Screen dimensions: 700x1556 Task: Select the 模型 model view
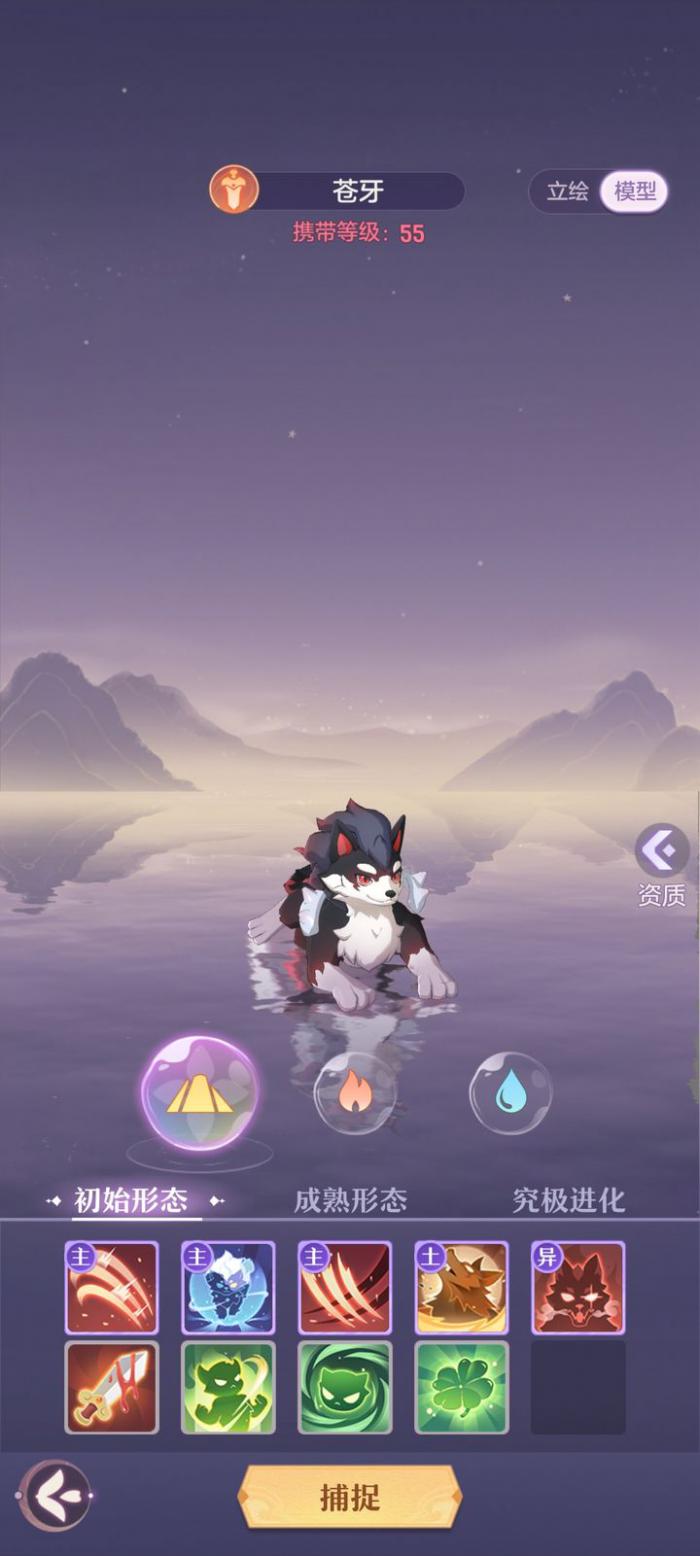[634, 191]
